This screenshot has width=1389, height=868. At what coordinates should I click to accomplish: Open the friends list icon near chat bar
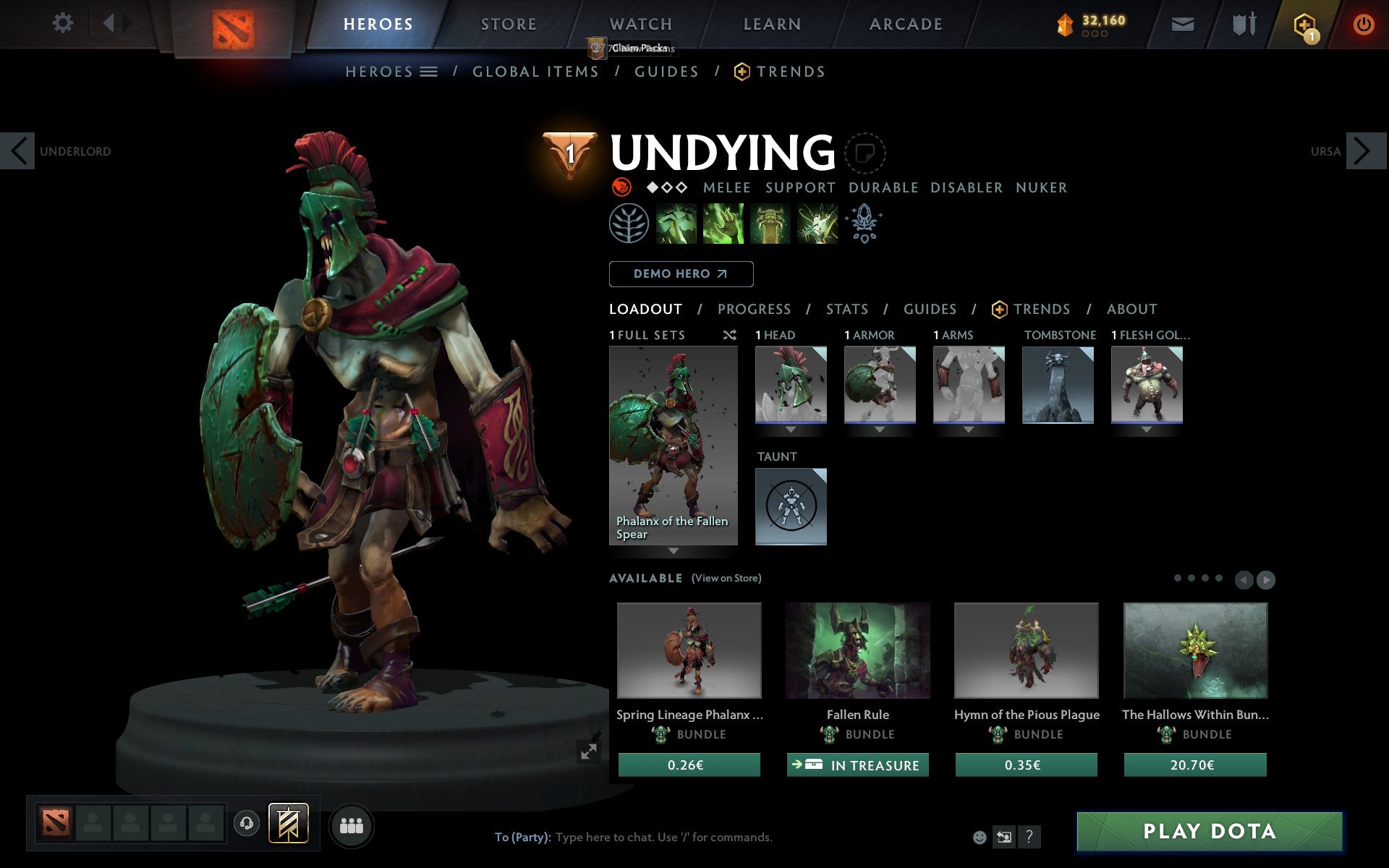351,824
